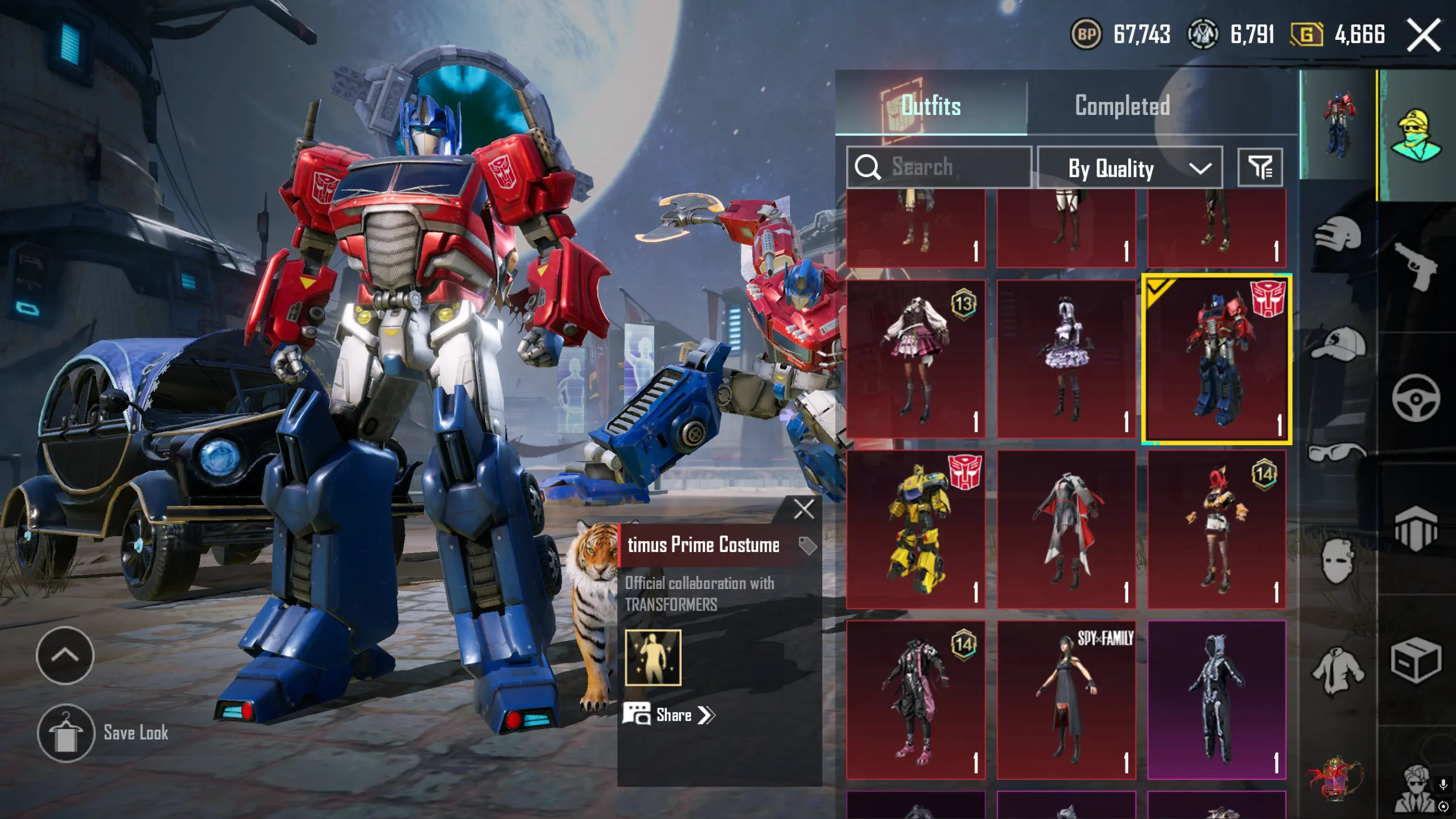The image size is (1456, 819).
Task: Open the outfit filter options
Action: click(1260, 167)
